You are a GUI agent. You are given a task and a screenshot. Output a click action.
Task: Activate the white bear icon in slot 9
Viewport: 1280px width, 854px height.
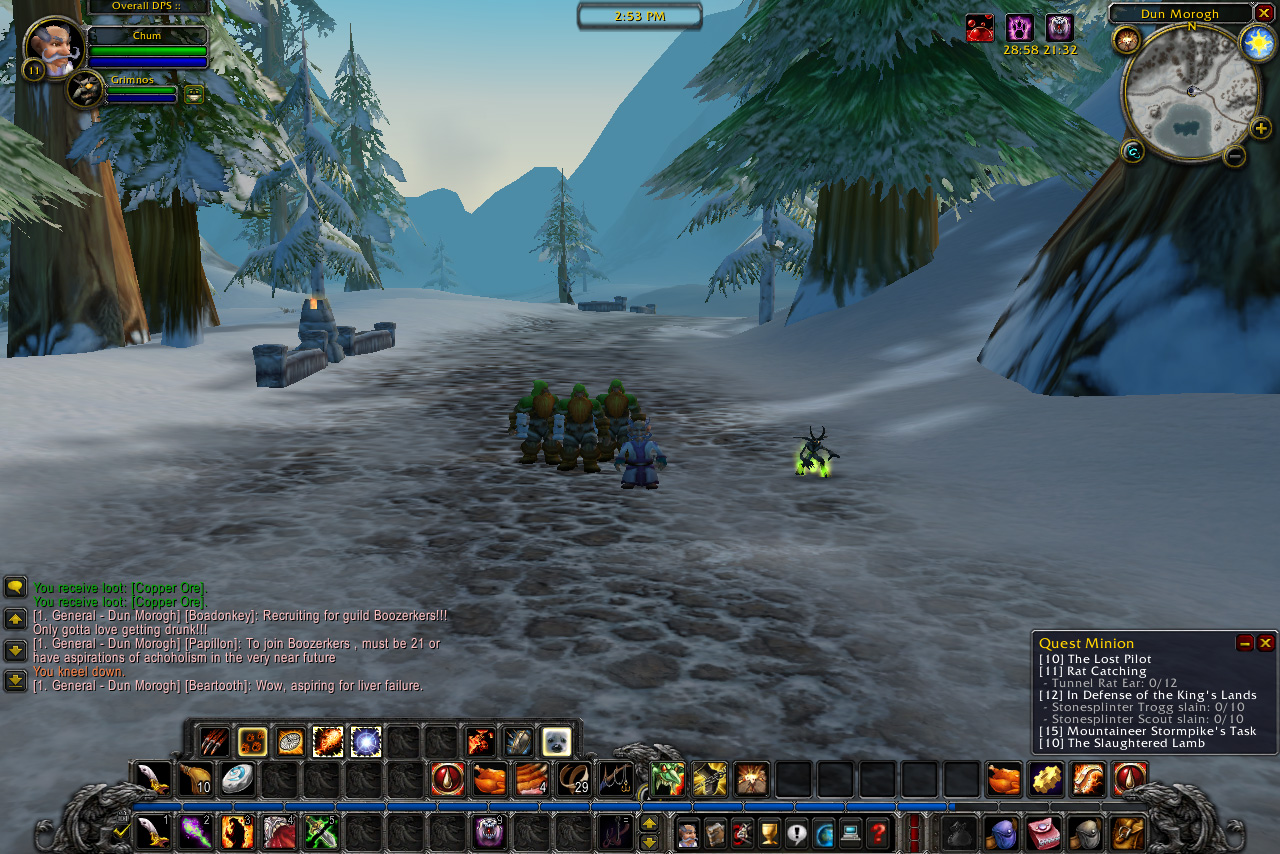(x=489, y=832)
